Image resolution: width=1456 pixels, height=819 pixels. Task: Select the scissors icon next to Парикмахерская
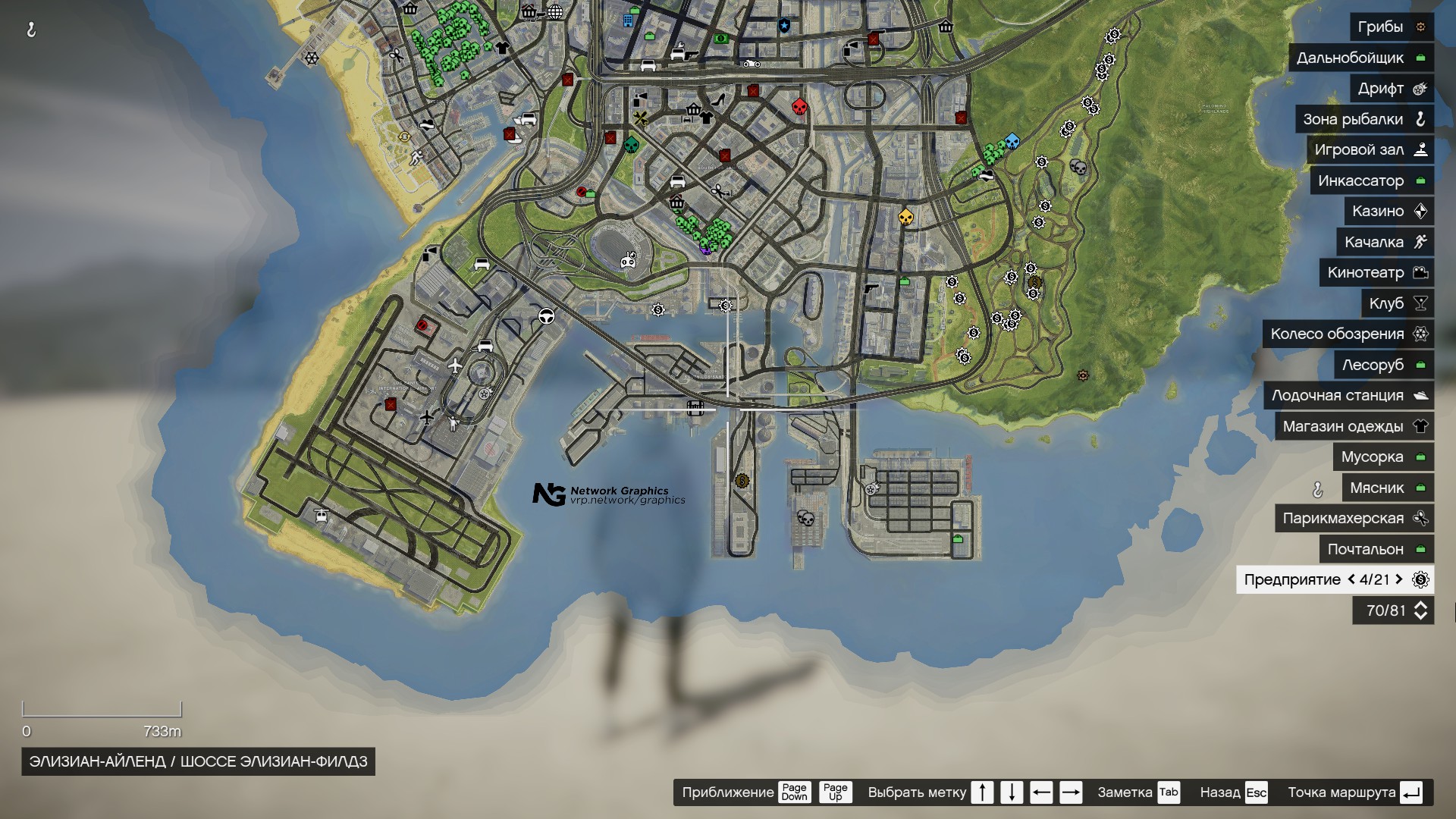1420,518
